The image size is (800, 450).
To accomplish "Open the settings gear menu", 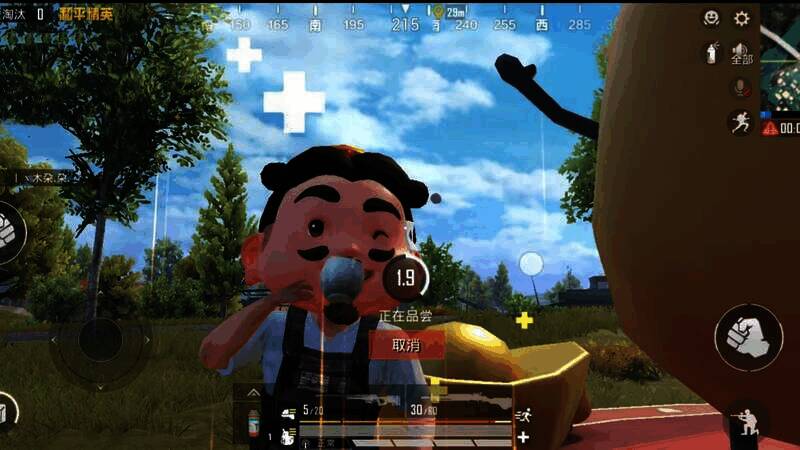I will [x=741, y=18].
